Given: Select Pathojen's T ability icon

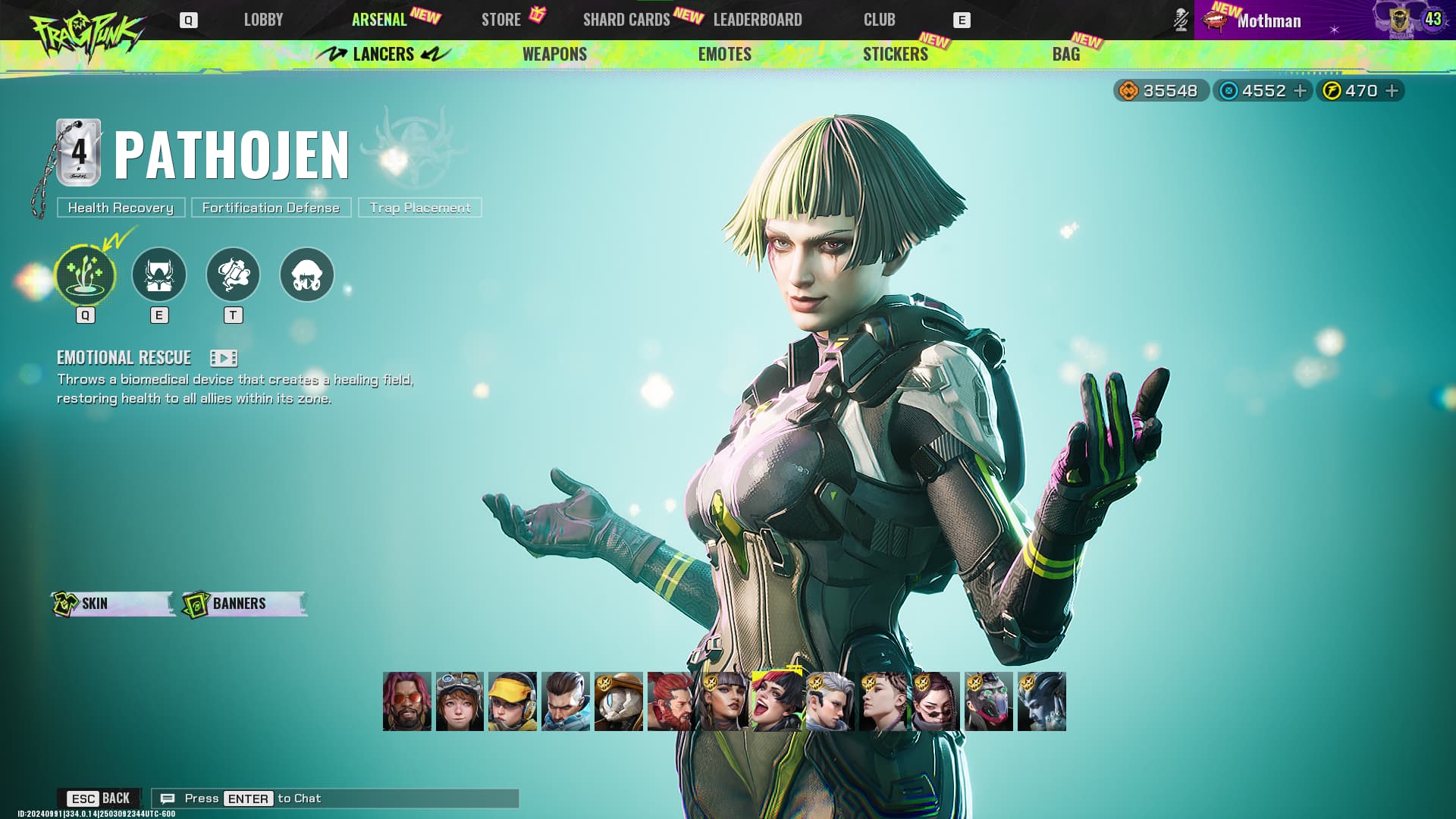Looking at the screenshot, I should [233, 275].
